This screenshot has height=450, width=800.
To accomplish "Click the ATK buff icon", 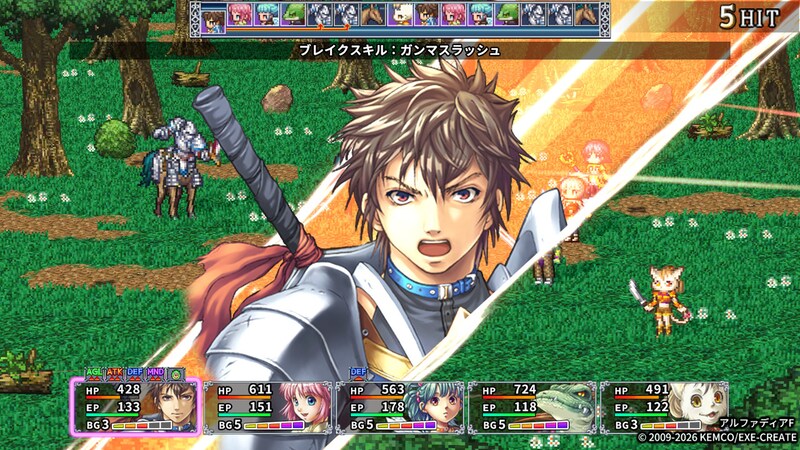I will (115, 373).
